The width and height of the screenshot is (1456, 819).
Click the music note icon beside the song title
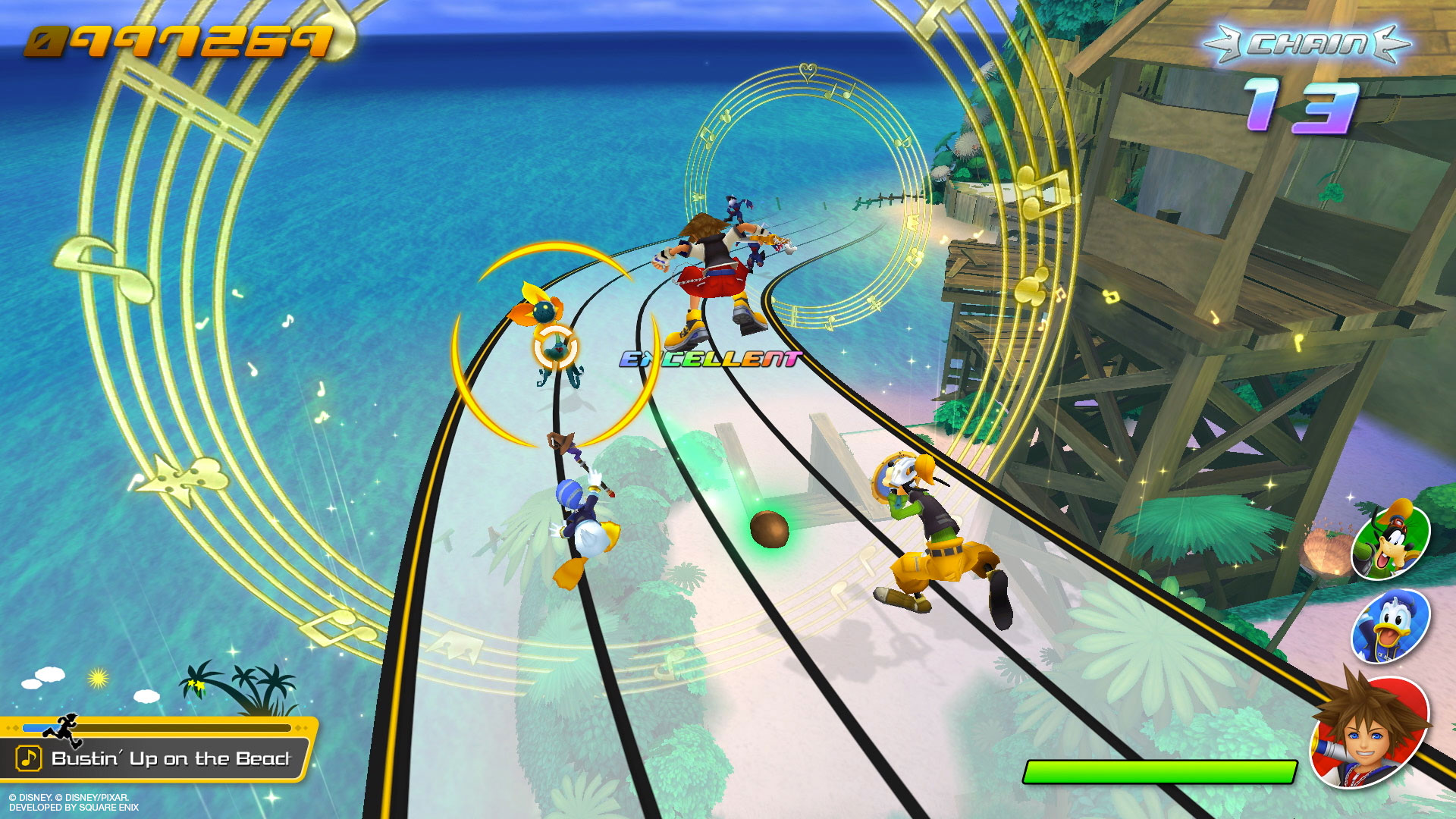pyautogui.click(x=29, y=758)
